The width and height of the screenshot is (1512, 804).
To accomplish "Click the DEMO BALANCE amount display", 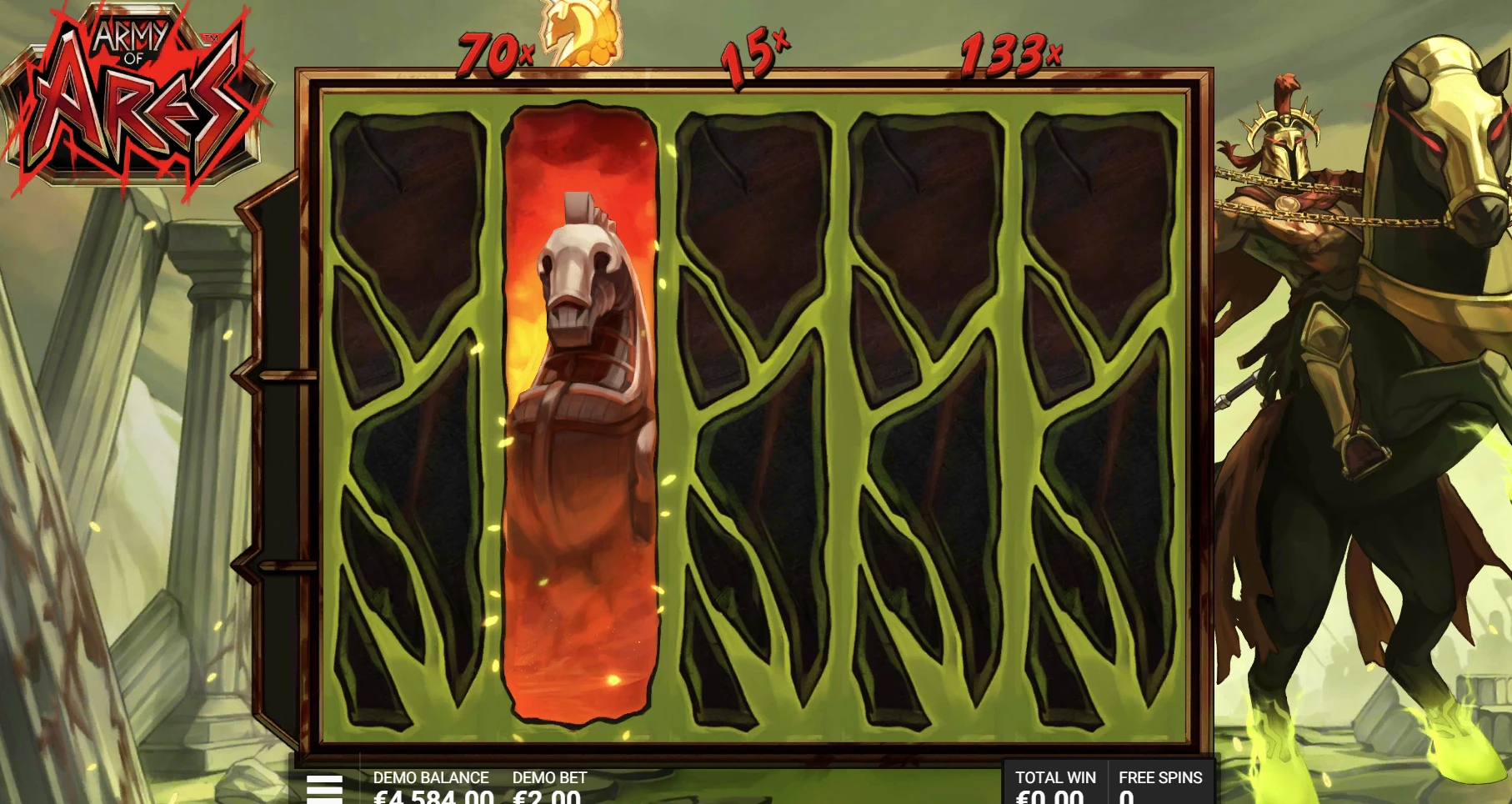I will click(433, 792).
